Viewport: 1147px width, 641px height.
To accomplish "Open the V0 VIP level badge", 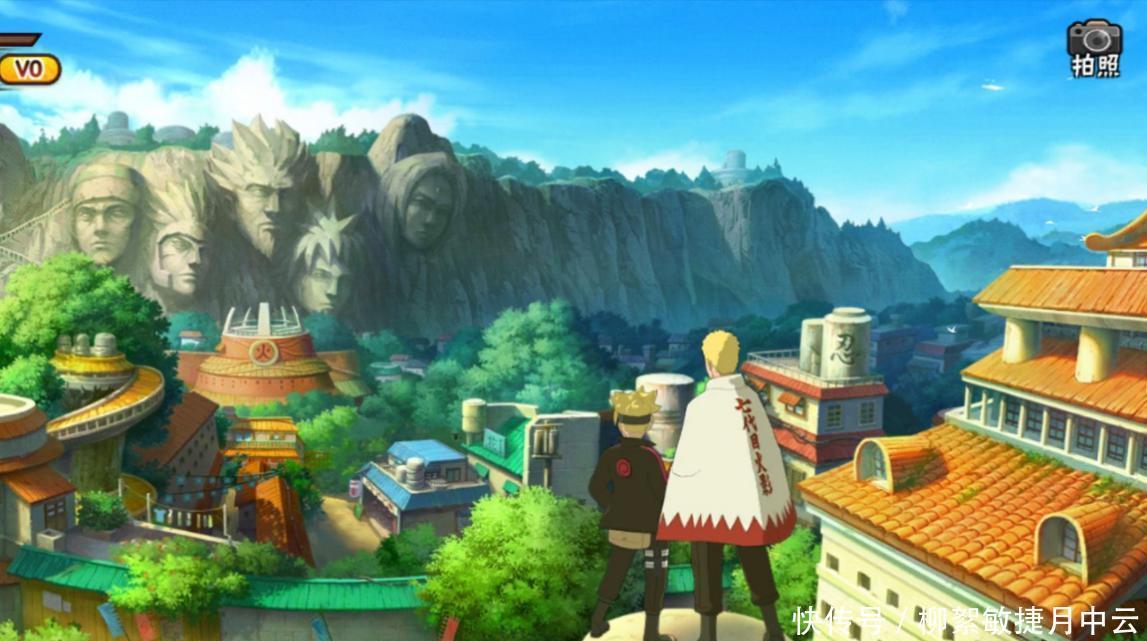I will [29, 69].
